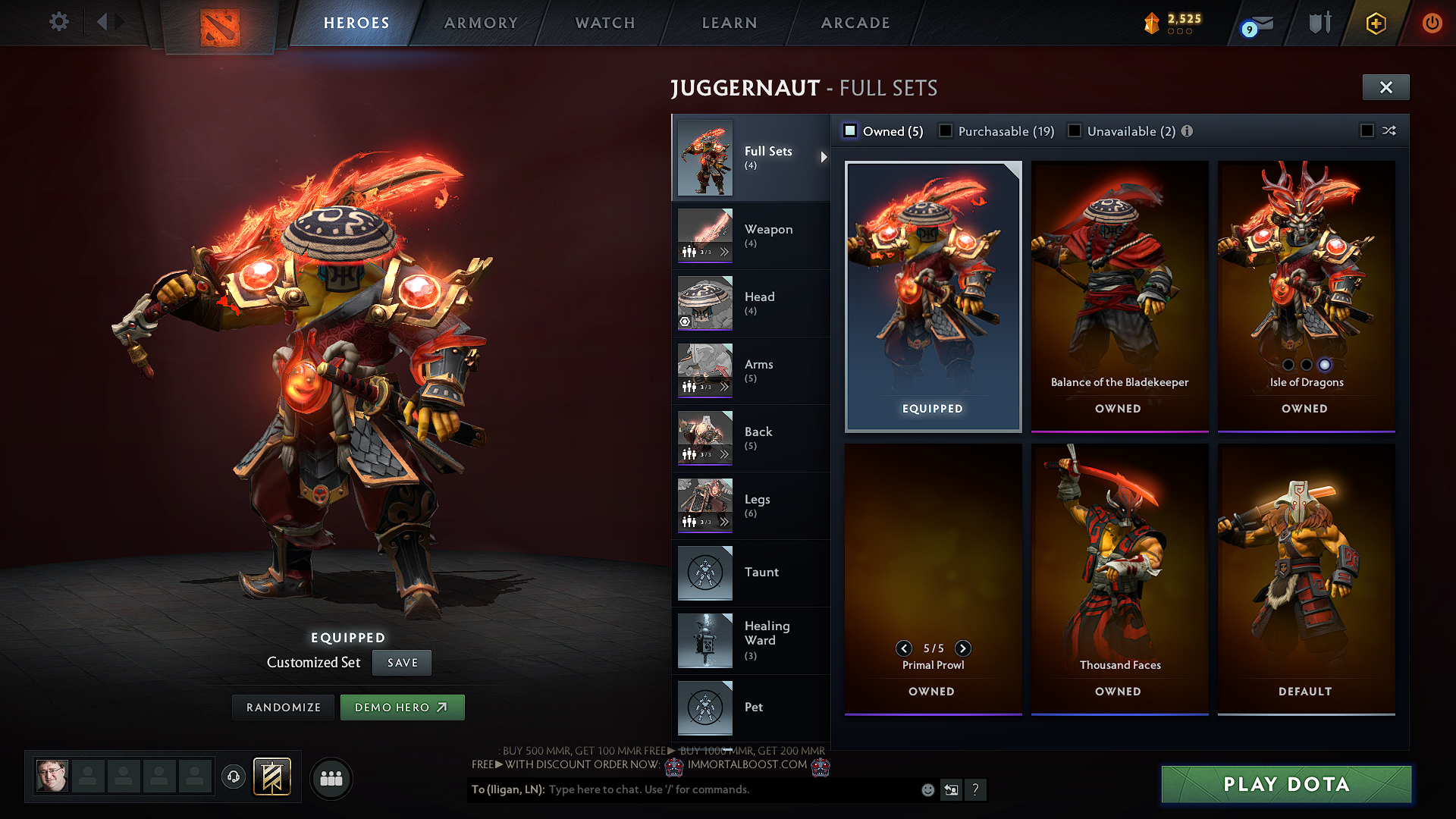Viewport: 1456px width, 819px height.
Task: Select the voice chat headset icon
Action: [233, 778]
